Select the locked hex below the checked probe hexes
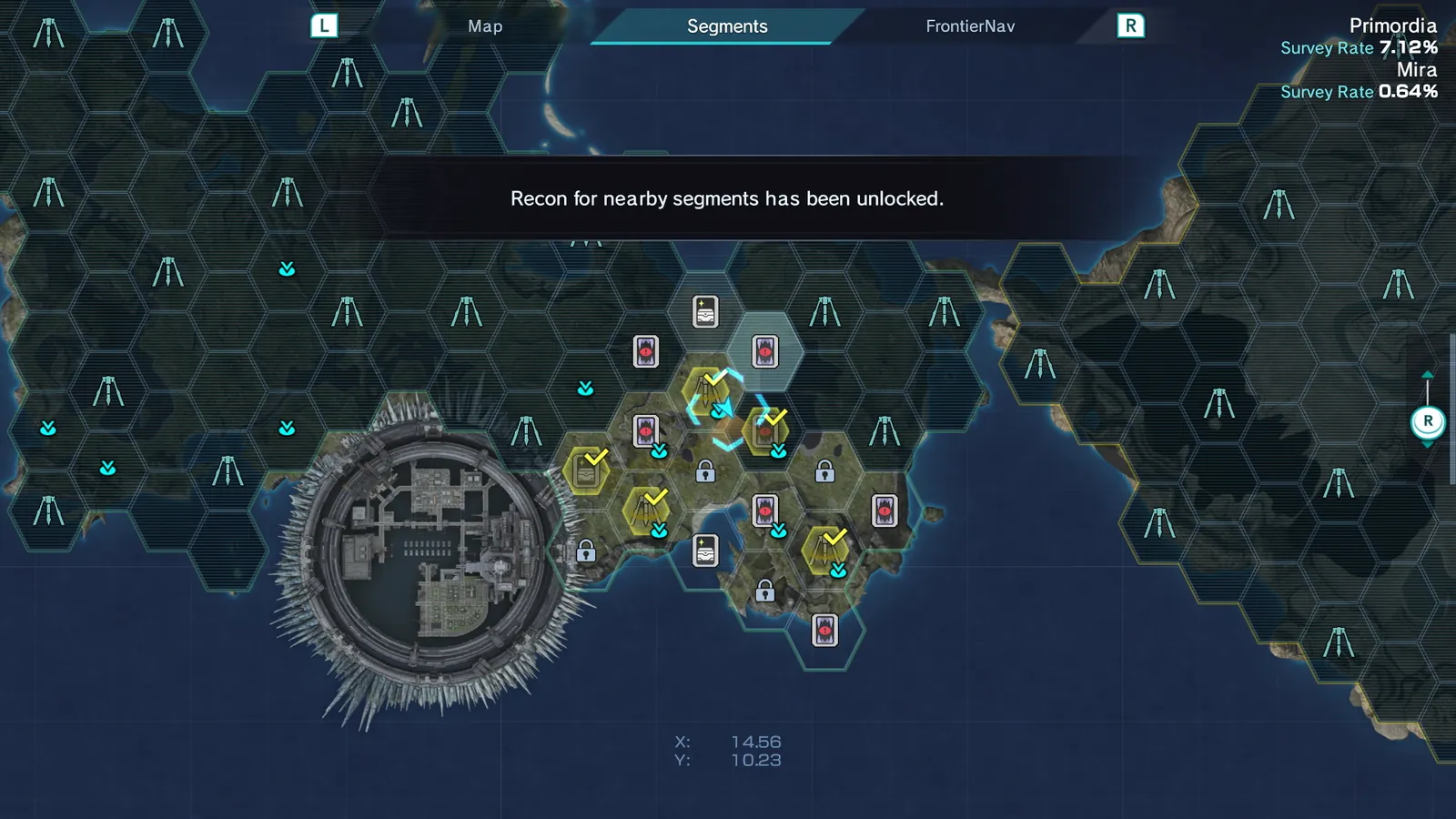This screenshot has height=819, width=1456. coord(703,473)
